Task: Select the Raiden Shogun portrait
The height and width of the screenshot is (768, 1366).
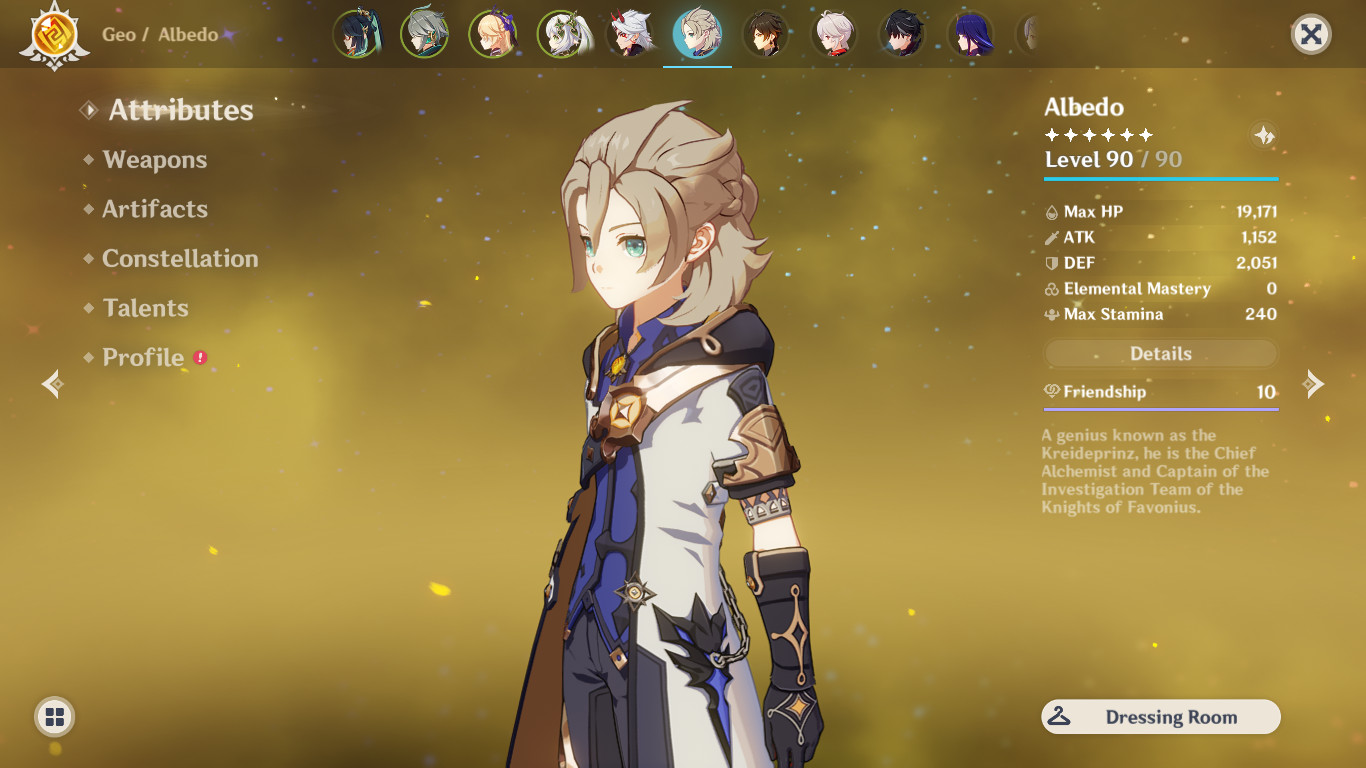Action: tap(970, 33)
